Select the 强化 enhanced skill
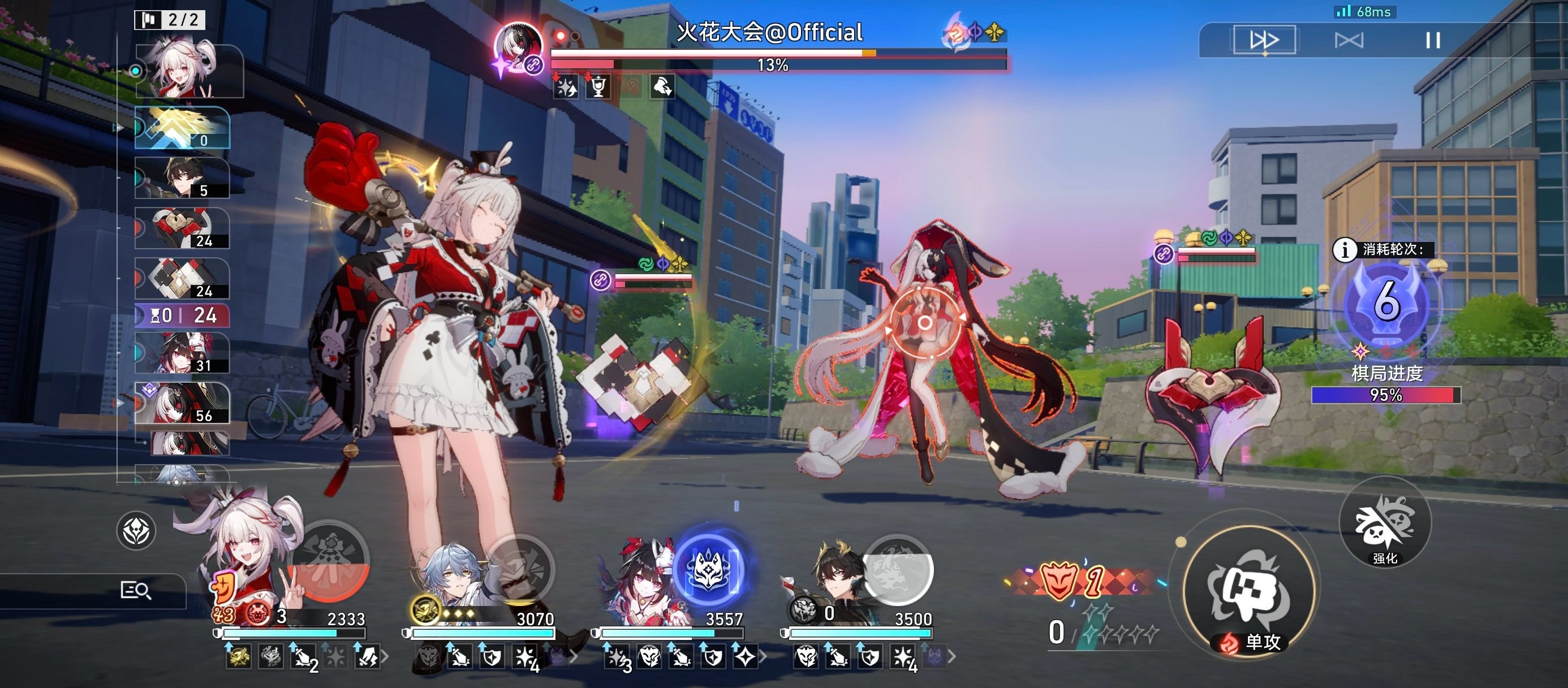This screenshot has height=688, width=1568. pos(1385,523)
